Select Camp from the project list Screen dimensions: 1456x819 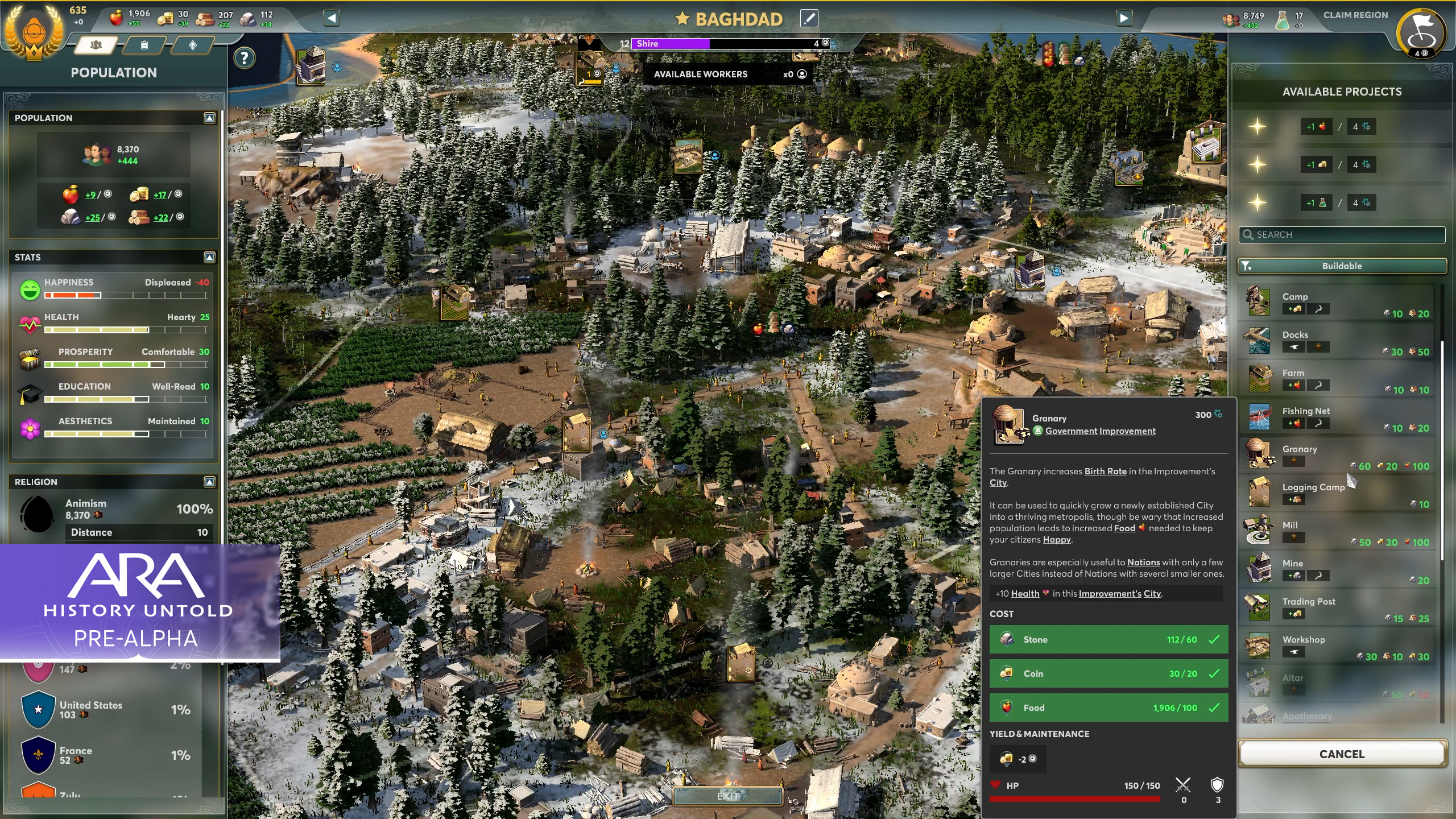pyautogui.click(x=1337, y=303)
